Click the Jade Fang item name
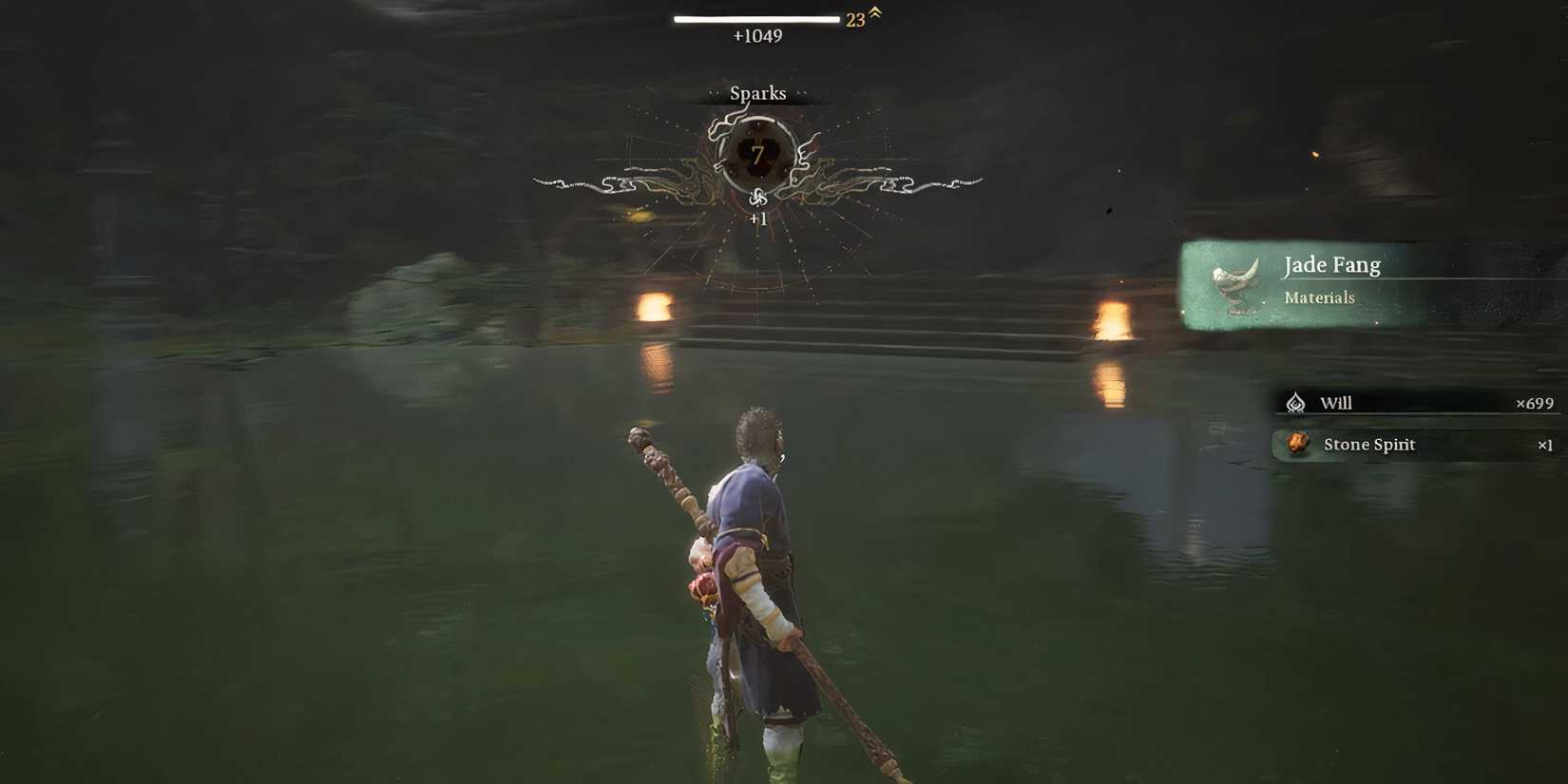Viewport: 1568px width, 784px height. pyautogui.click(x=1330, y=265)
